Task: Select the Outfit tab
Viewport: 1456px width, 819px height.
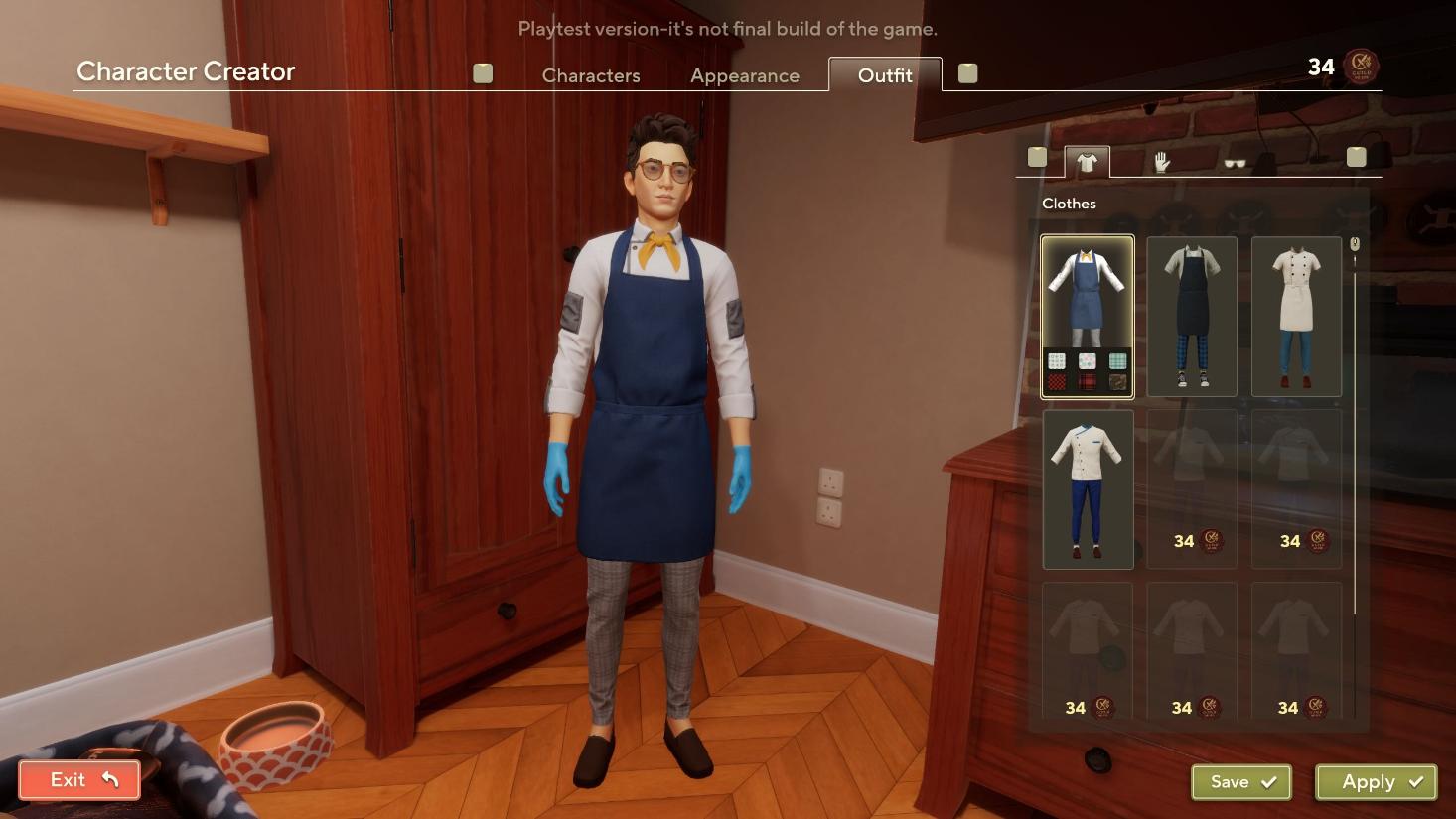Action: pos(884,75)
